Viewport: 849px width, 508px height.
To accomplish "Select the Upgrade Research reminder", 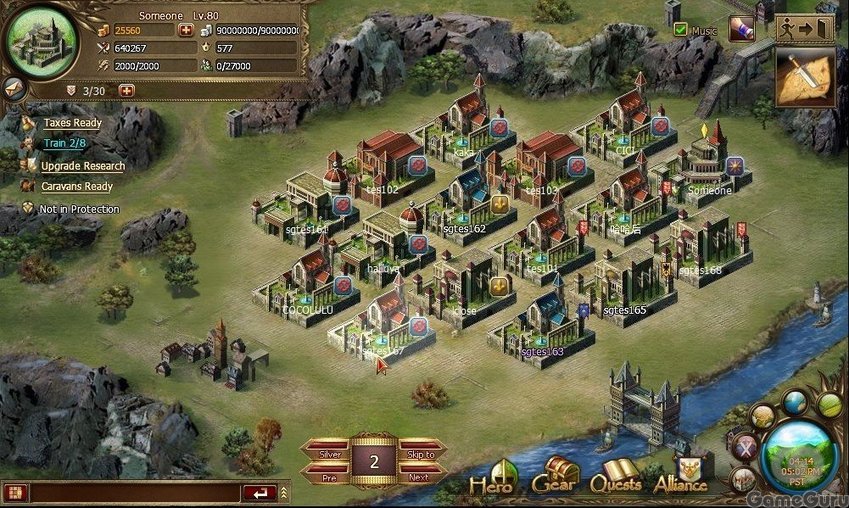I will tap(82, 166).
